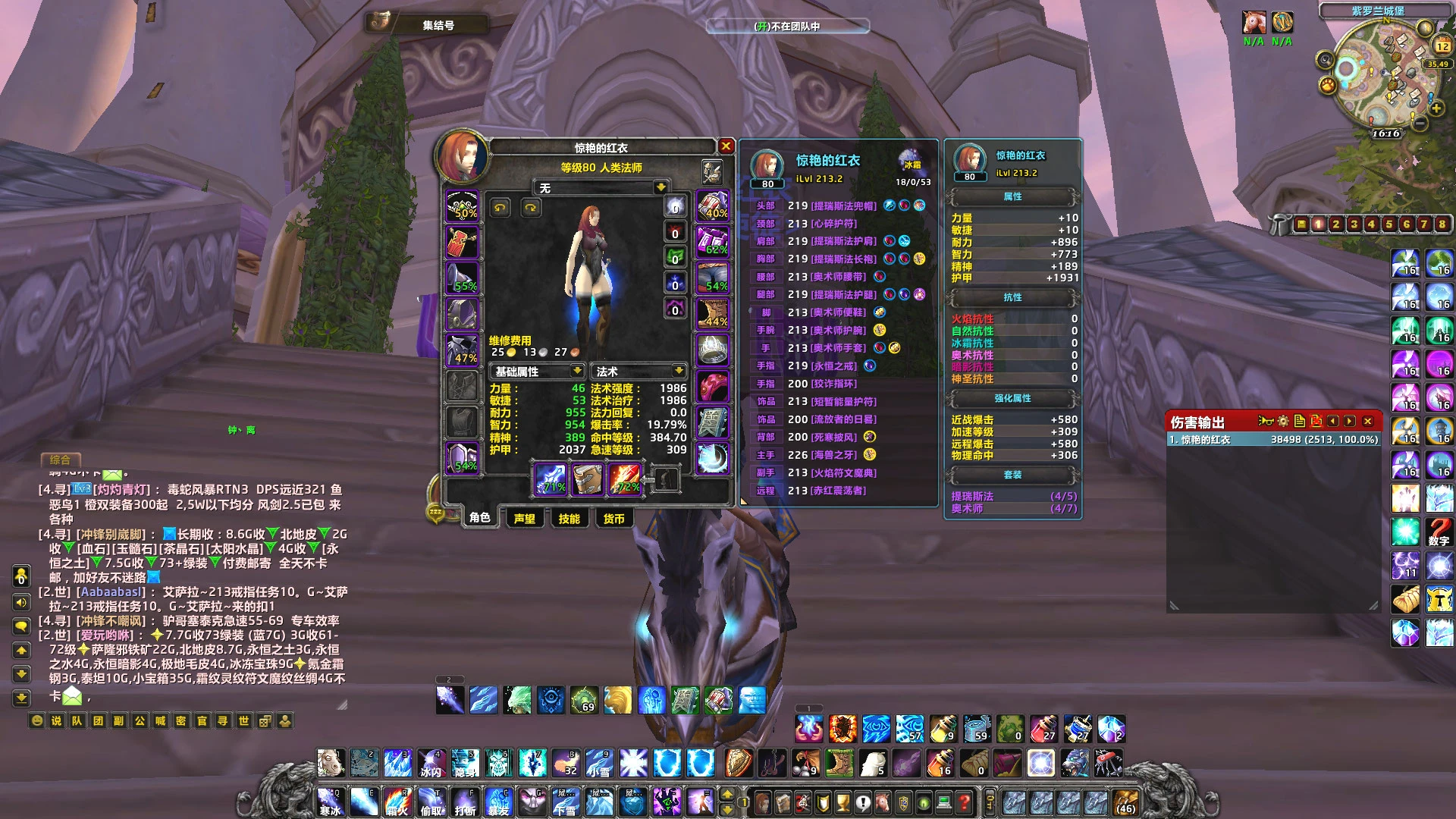1456x819 pixels.
Task: Cast the 寒冰 frostbolt ability
Action: click(330, 801)
